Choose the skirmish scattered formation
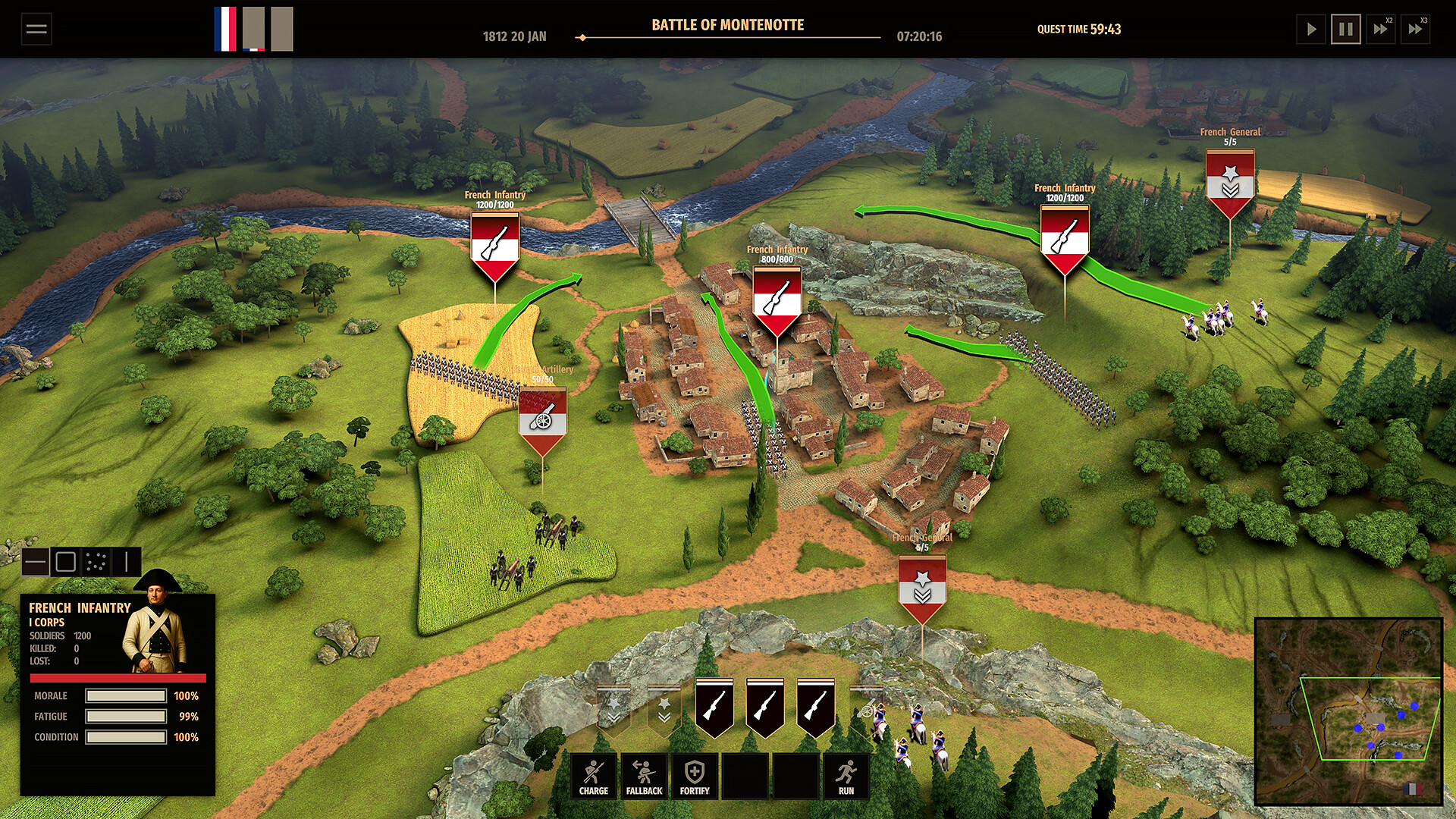Image resolution: width=1456 pixels, height=819 pixels. pyautogui.click(x=97, y=563)
